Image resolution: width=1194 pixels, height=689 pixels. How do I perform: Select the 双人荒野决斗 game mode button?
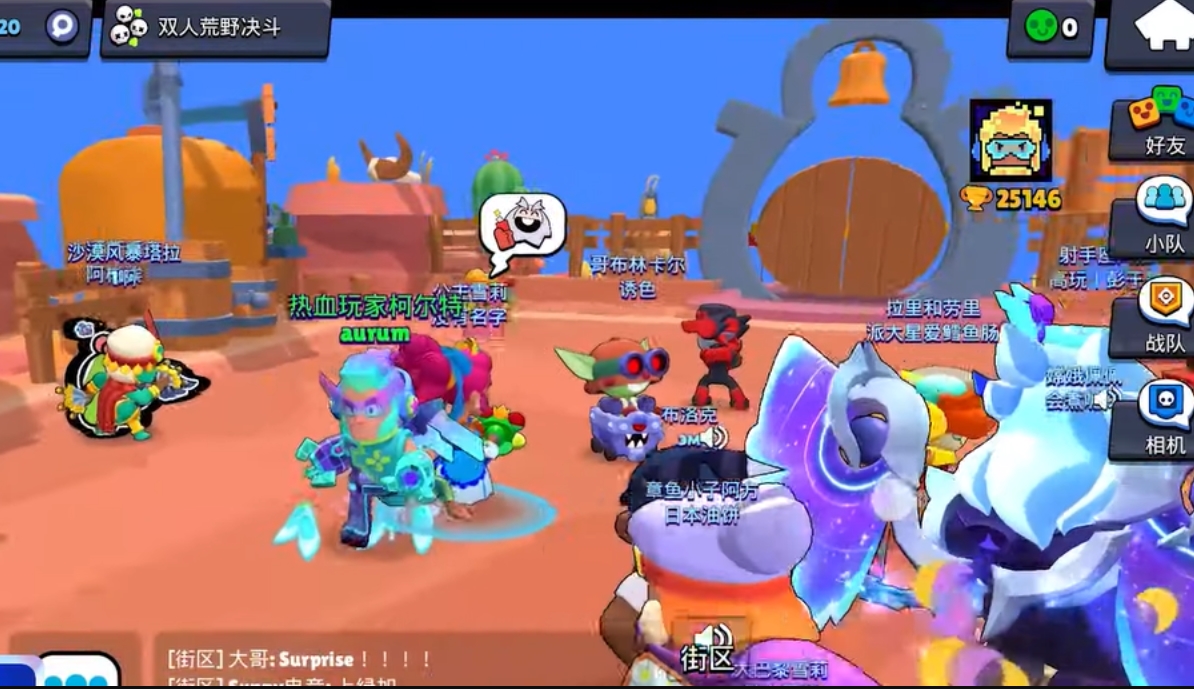215,28
